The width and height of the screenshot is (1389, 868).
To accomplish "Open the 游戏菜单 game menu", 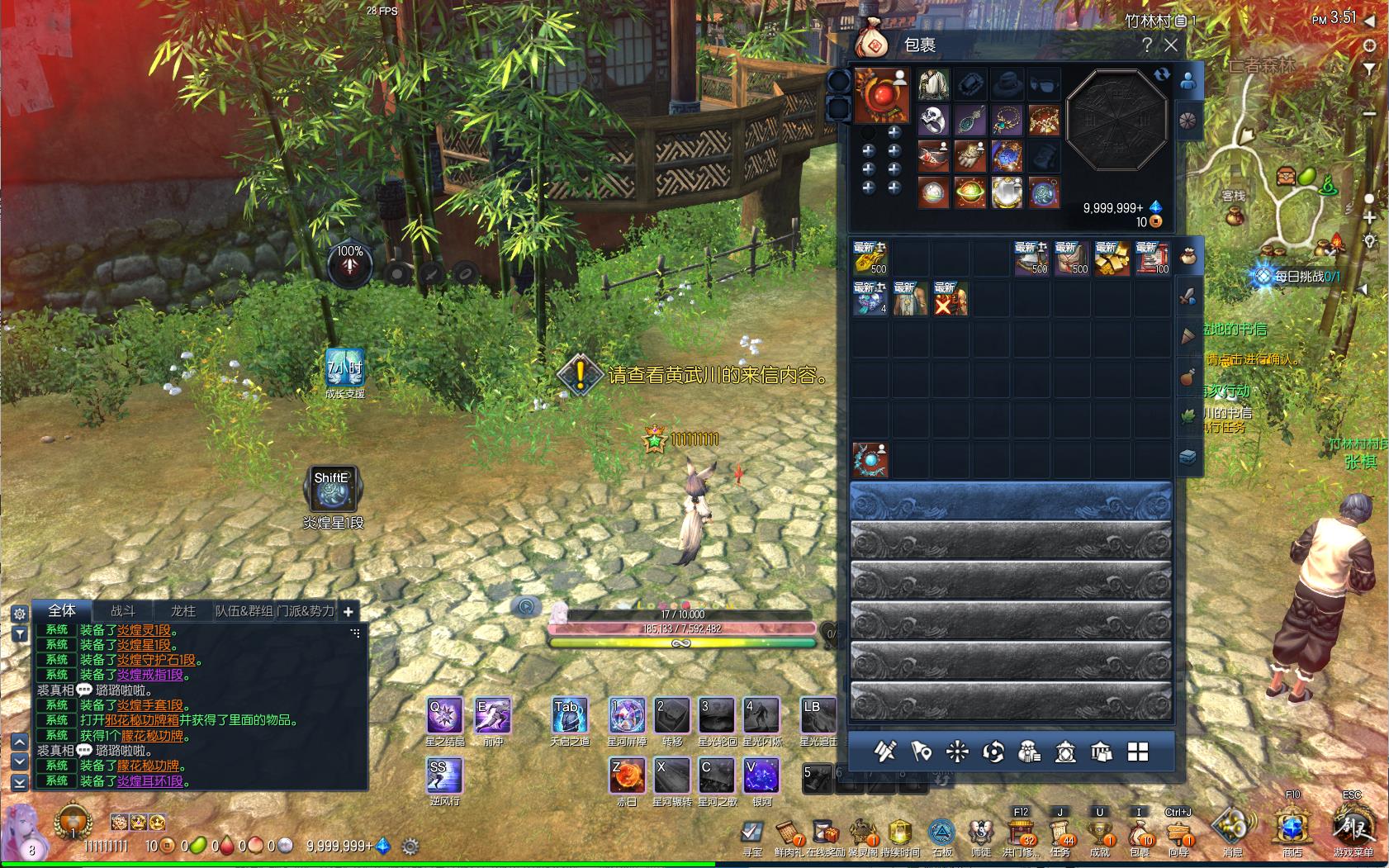I will (x=1353, y=828).
